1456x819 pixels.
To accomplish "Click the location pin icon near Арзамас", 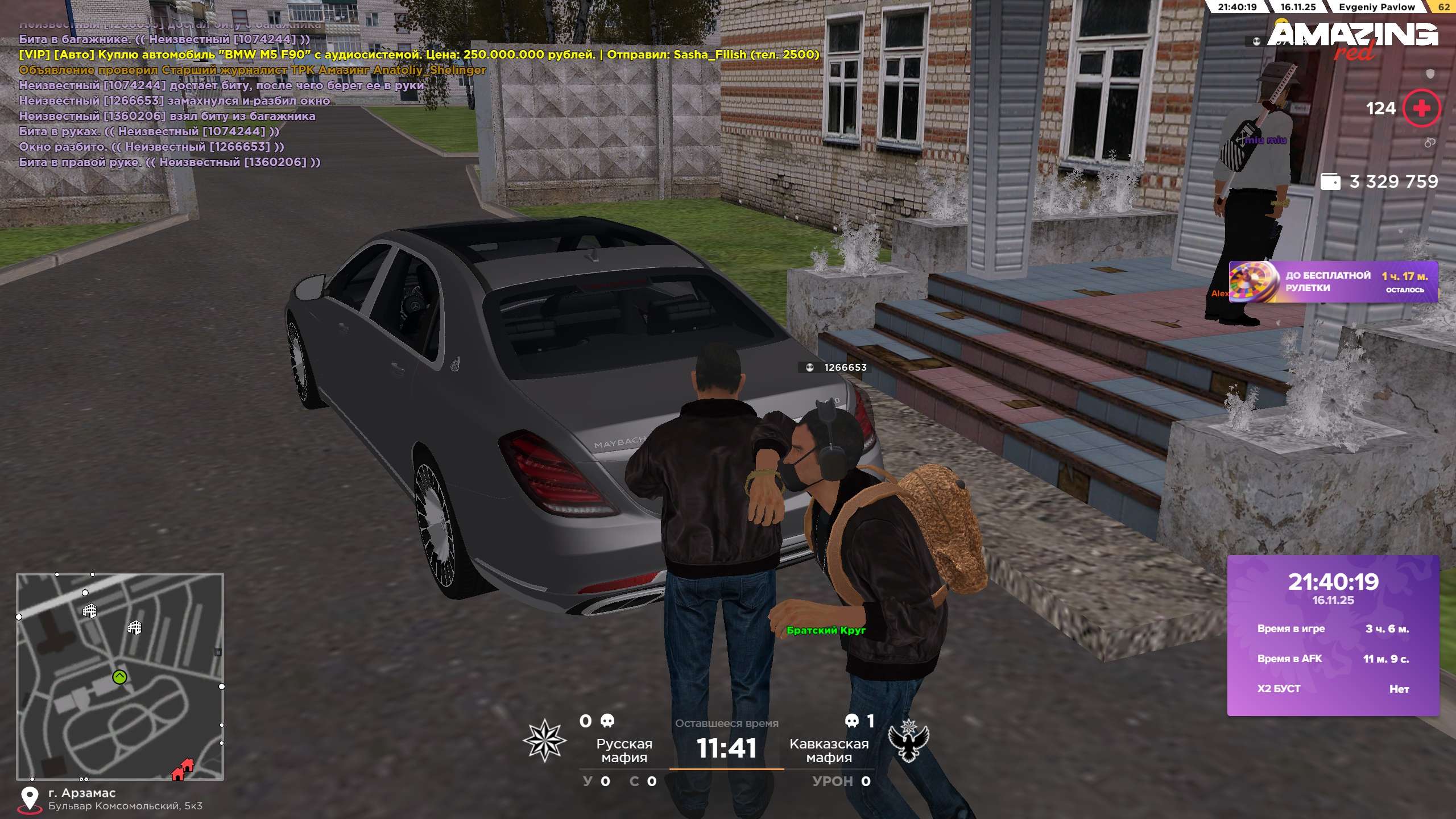I will point(30,799).
